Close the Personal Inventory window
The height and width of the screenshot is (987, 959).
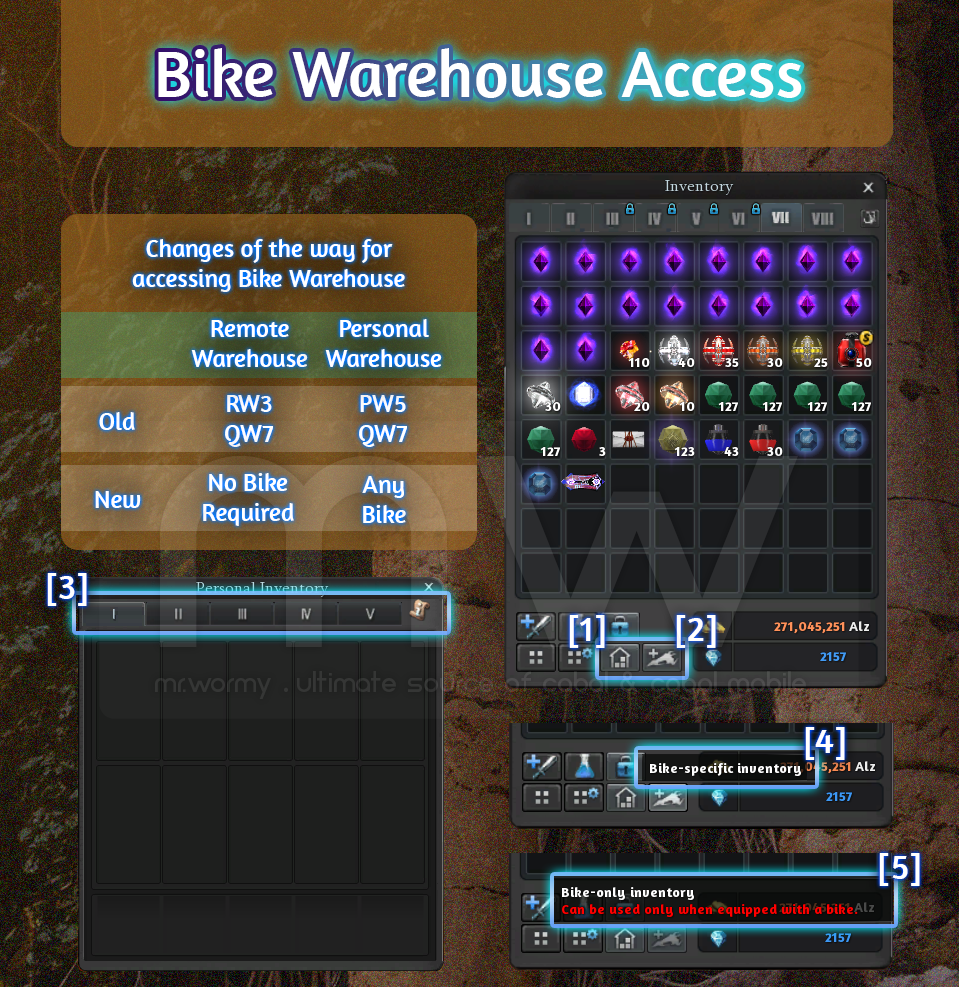[x=429, y=588]
